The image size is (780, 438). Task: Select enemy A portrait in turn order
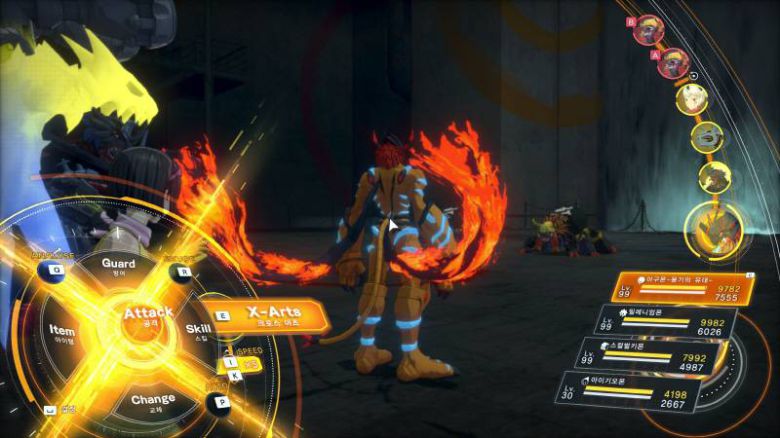(673, 63)
